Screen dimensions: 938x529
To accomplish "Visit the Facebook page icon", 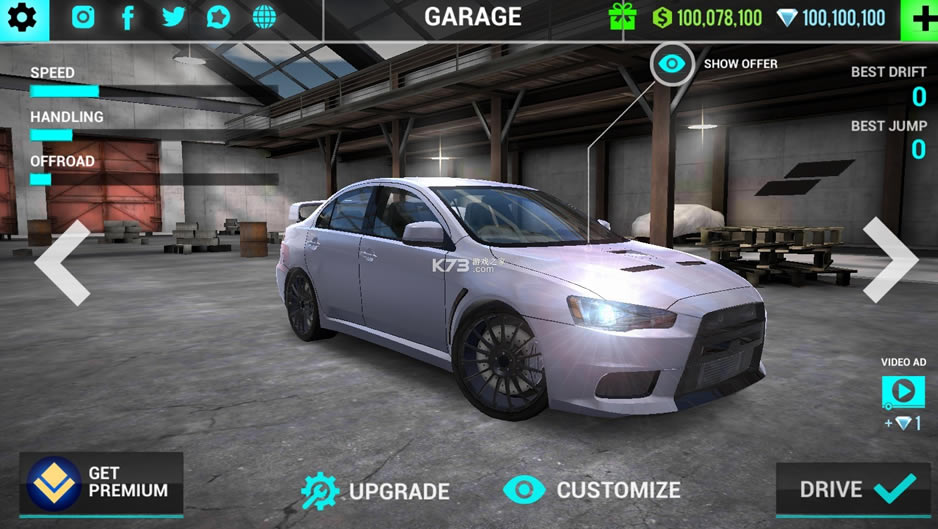I will click(x=128, y=17).
